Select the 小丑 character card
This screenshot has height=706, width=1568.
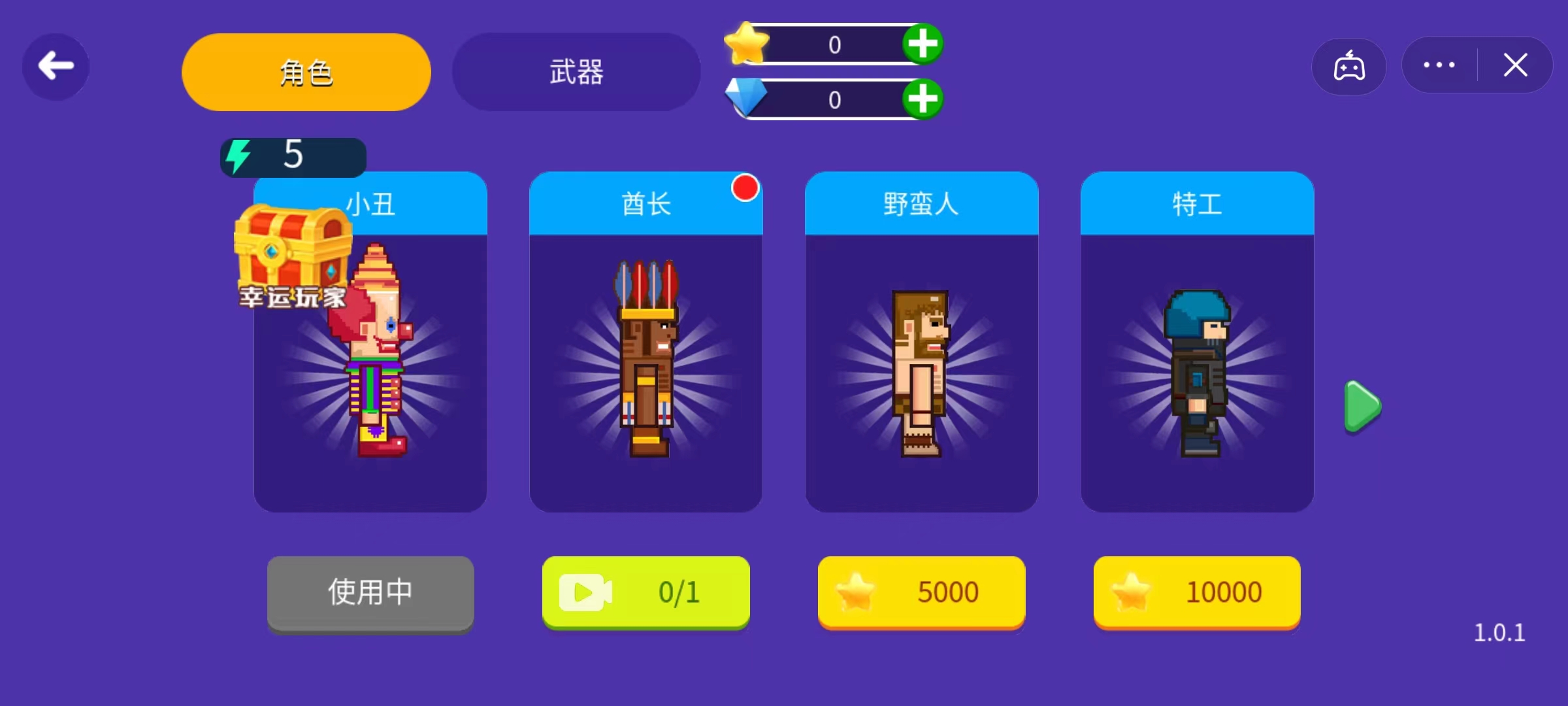[370, 366]
